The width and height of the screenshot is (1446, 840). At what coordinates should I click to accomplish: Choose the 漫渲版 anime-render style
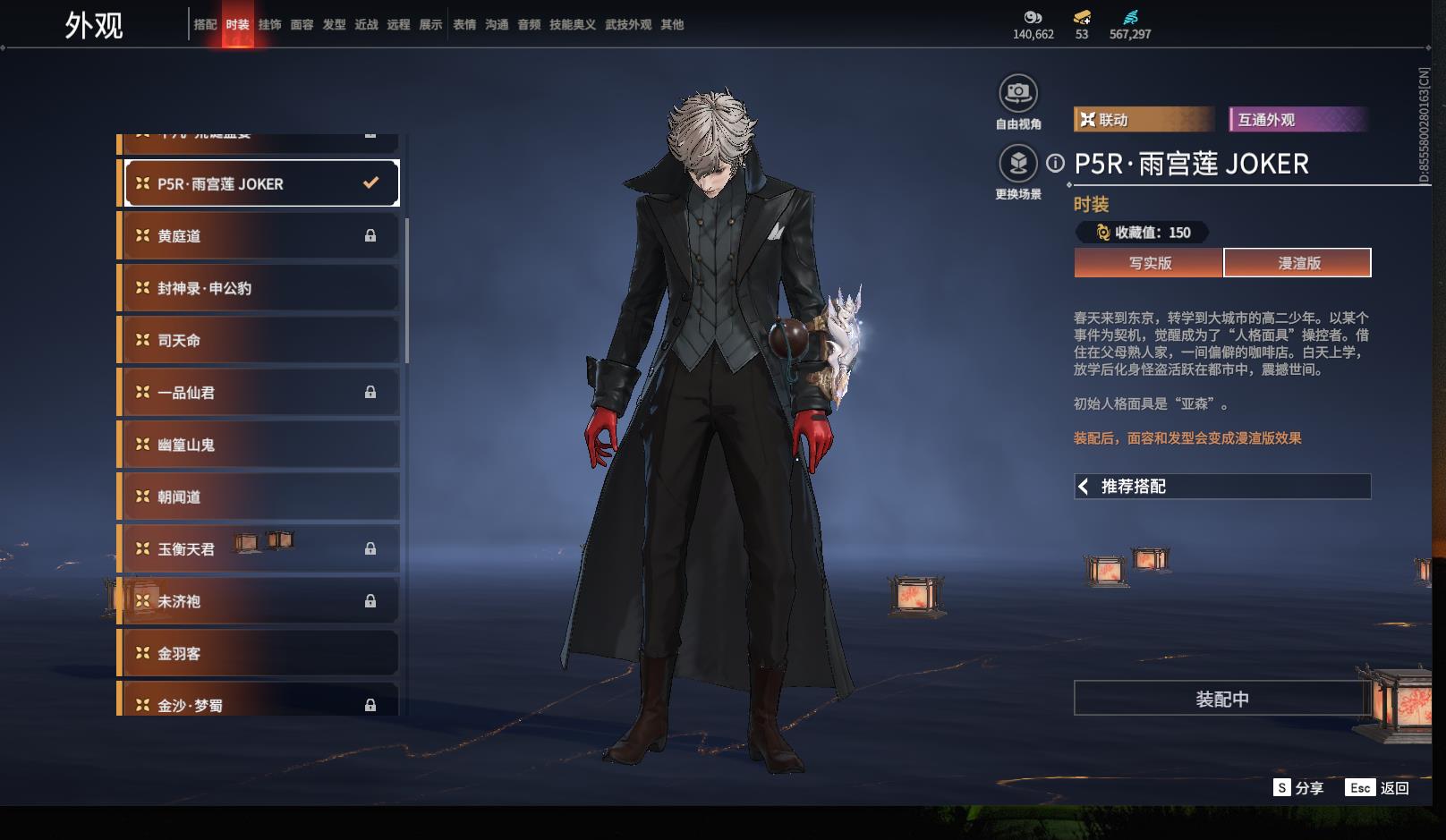tap(1298, 263)
